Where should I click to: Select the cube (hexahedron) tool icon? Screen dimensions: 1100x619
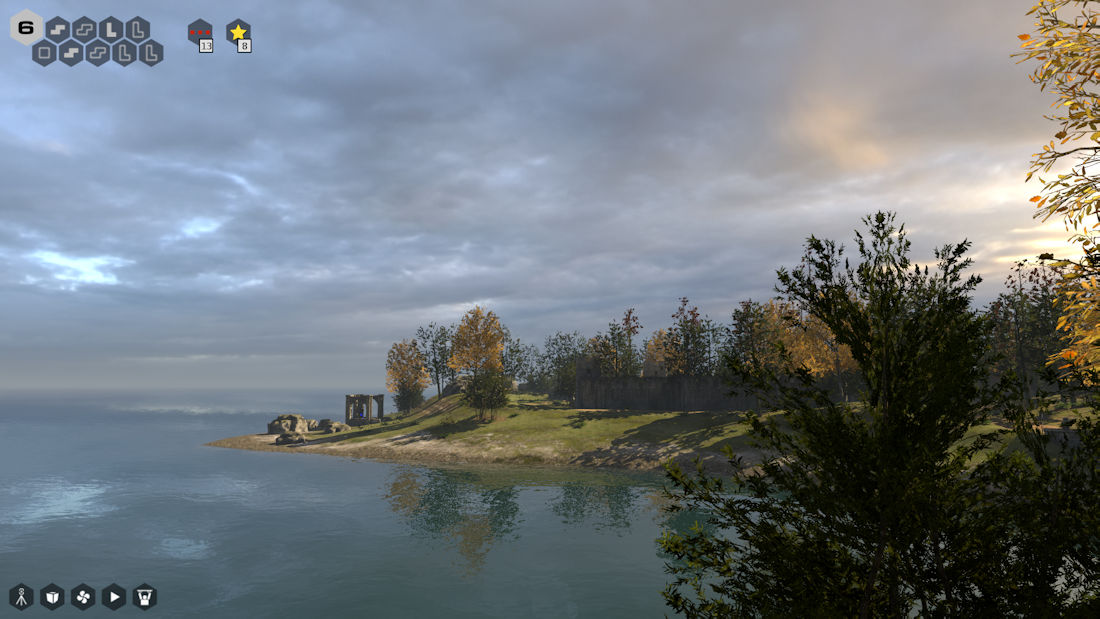52,597
